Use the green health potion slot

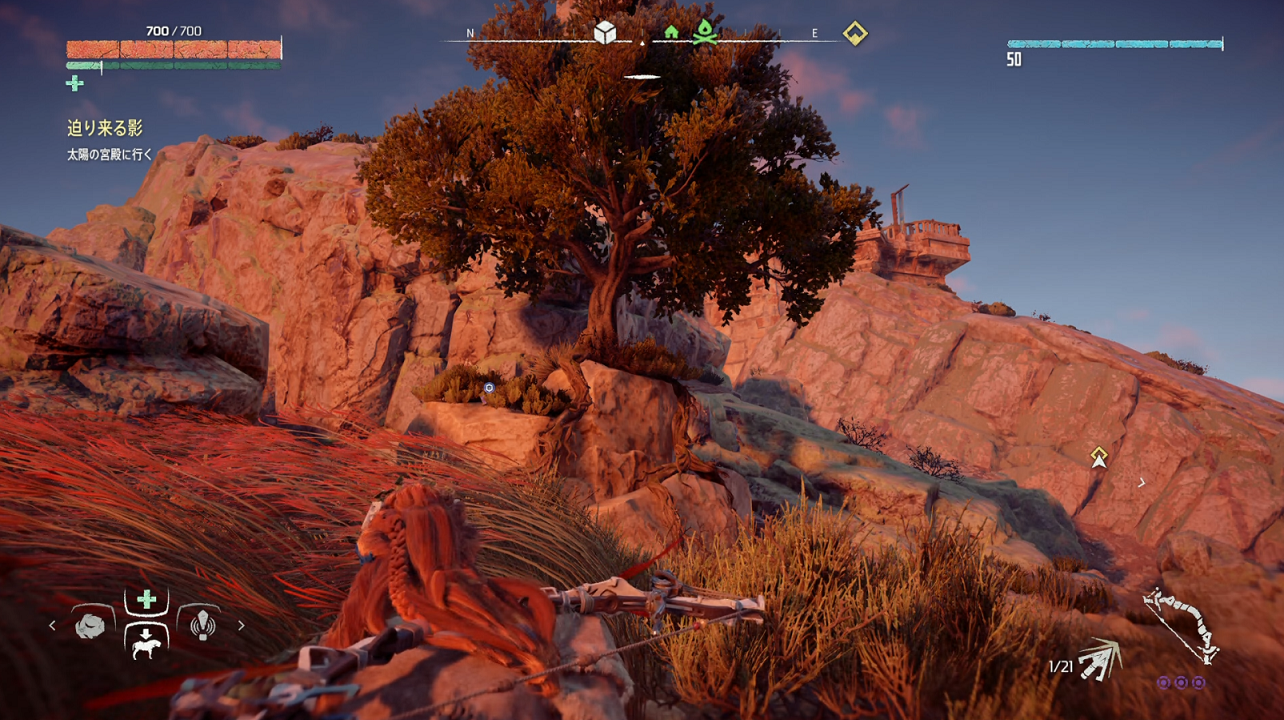(146, 600)
